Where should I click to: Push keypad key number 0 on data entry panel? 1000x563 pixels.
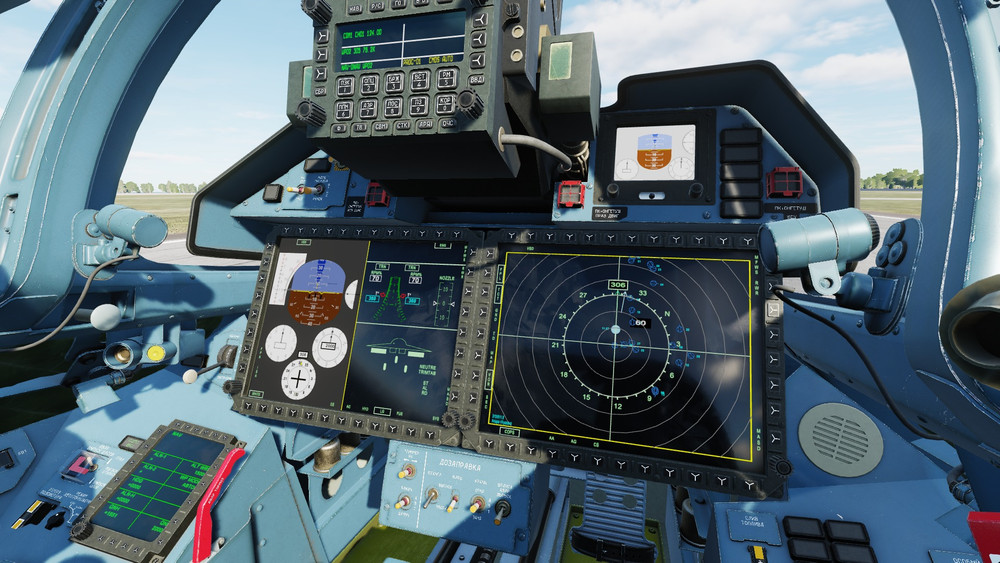445,104
